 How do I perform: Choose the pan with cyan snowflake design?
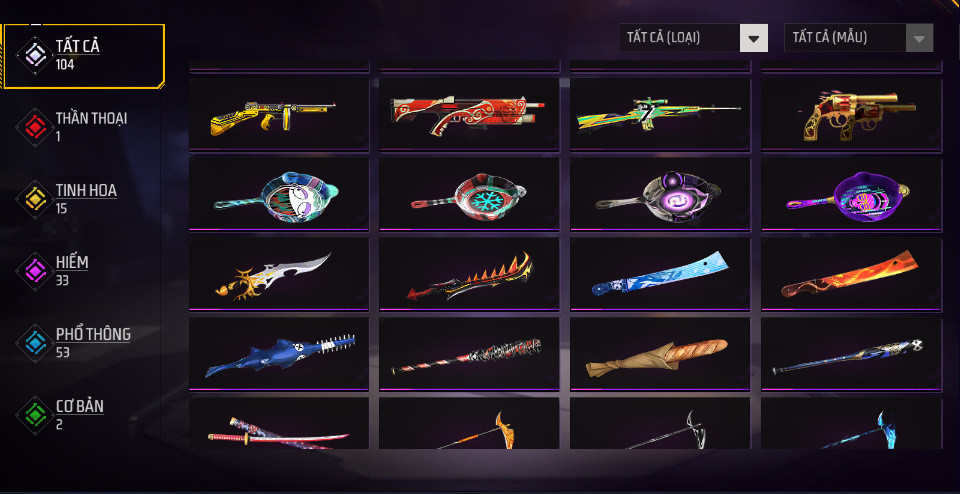469,194
